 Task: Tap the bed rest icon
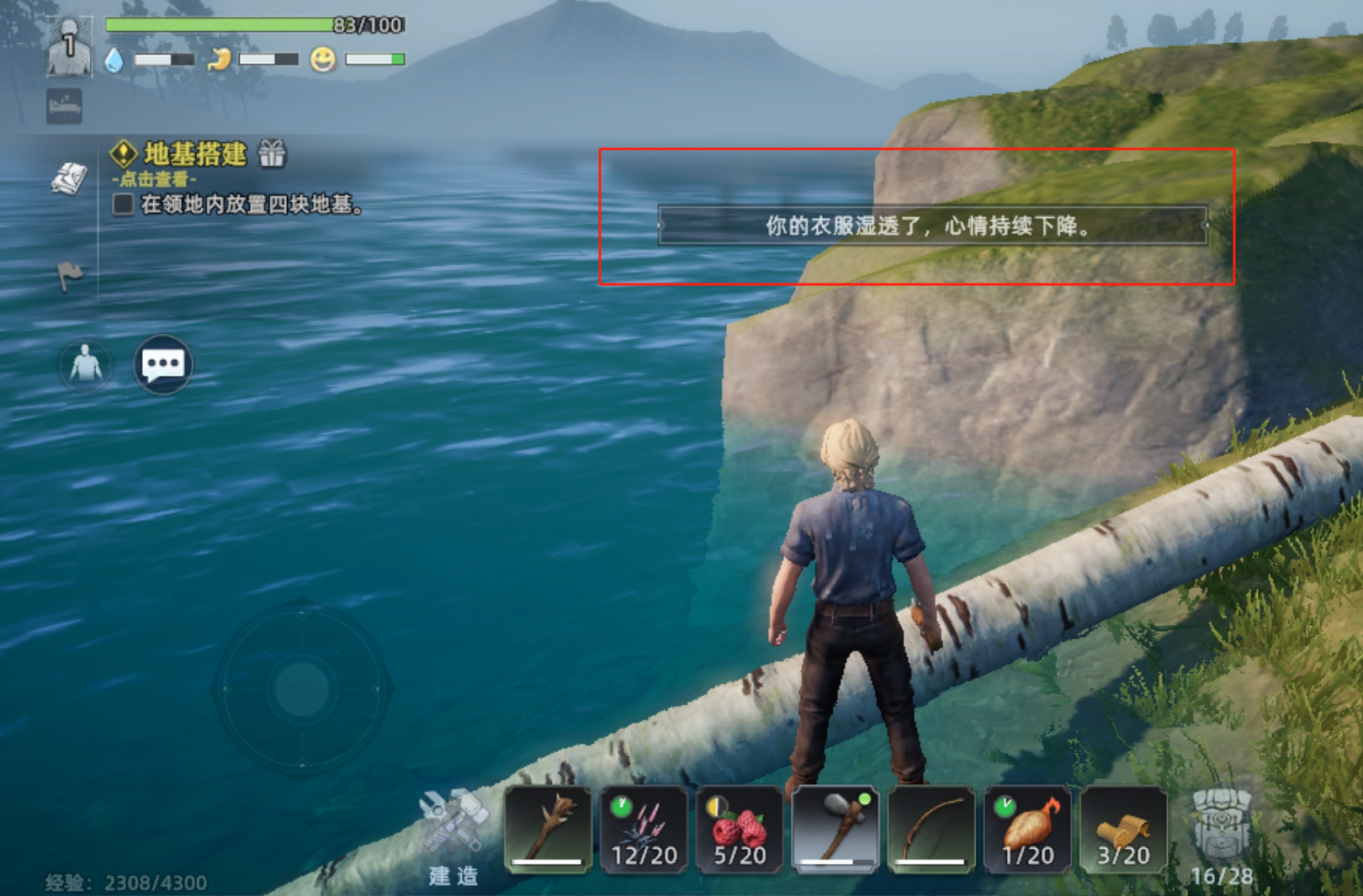[x=65, y=107]
